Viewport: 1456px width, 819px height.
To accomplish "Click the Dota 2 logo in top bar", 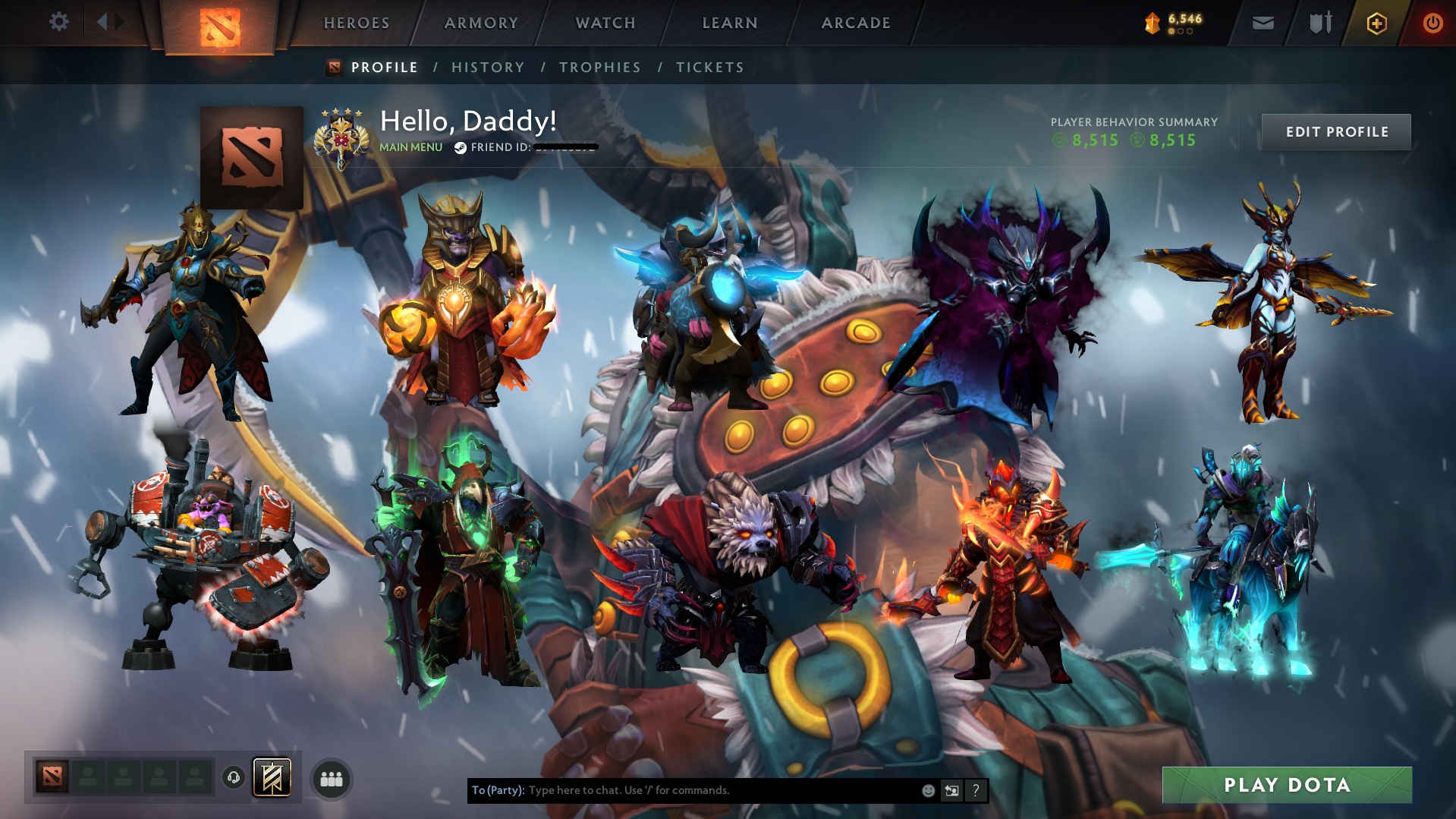I will (219, 23).
